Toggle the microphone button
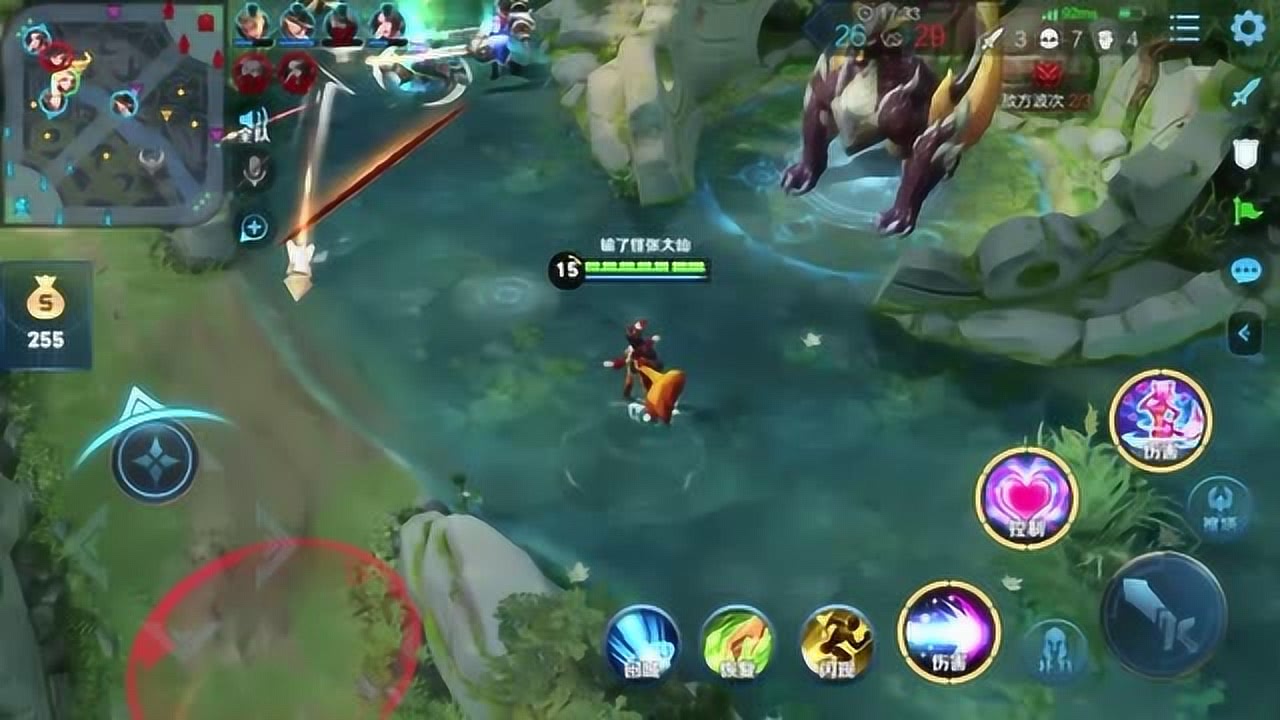This screenshot has height=720, width=1280. point(254,173)
